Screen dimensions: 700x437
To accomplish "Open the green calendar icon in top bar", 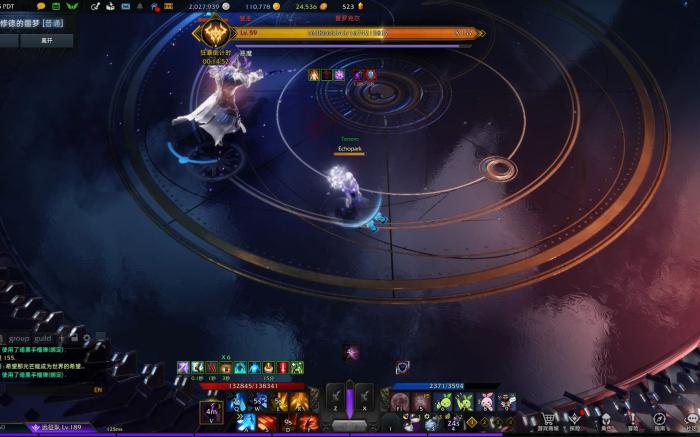I will 56,6.
